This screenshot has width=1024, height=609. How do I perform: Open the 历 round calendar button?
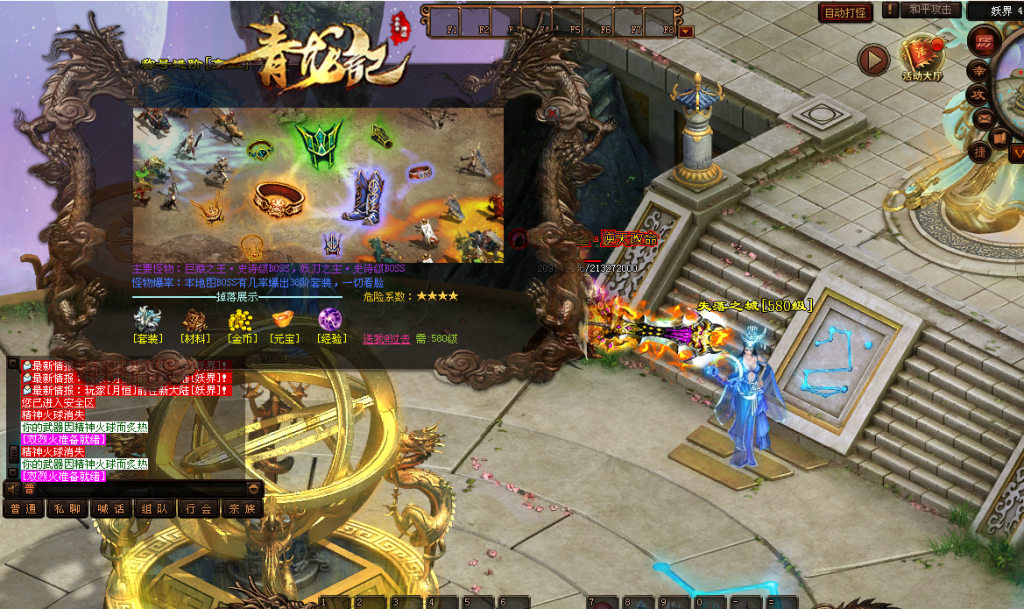point(983,42)
